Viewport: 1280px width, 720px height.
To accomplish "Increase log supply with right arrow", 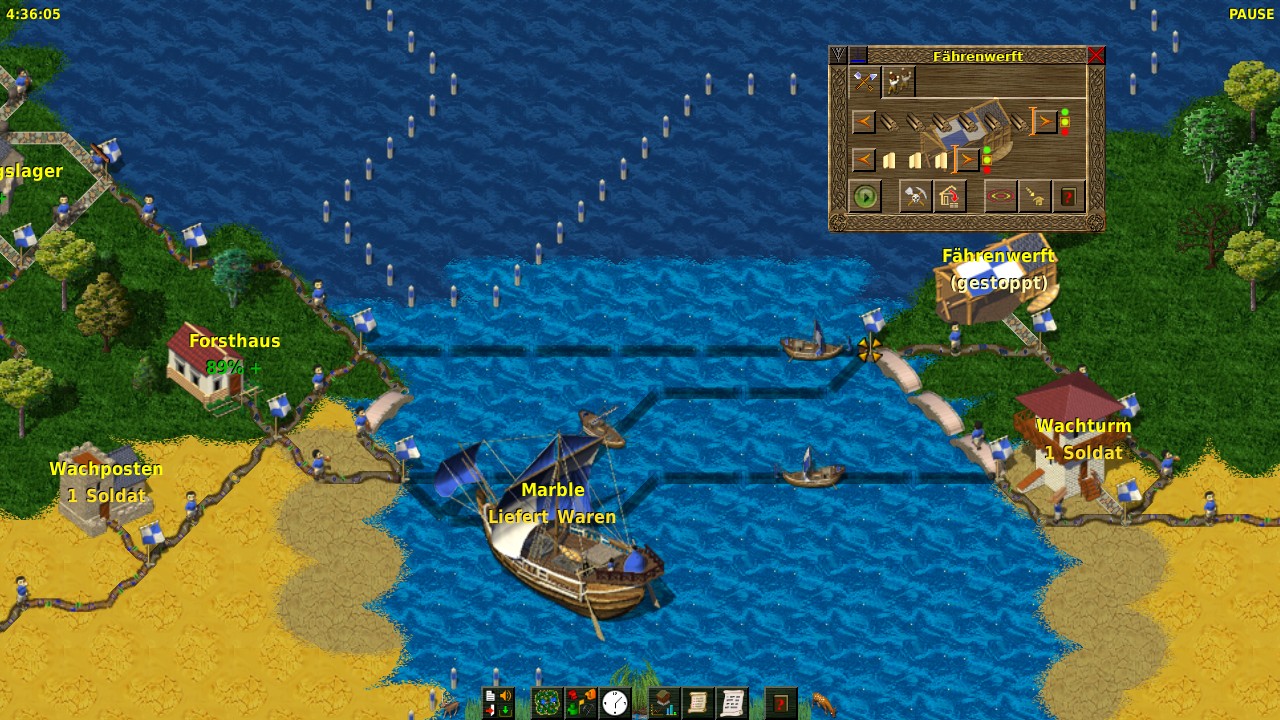I will [1045, 122].
